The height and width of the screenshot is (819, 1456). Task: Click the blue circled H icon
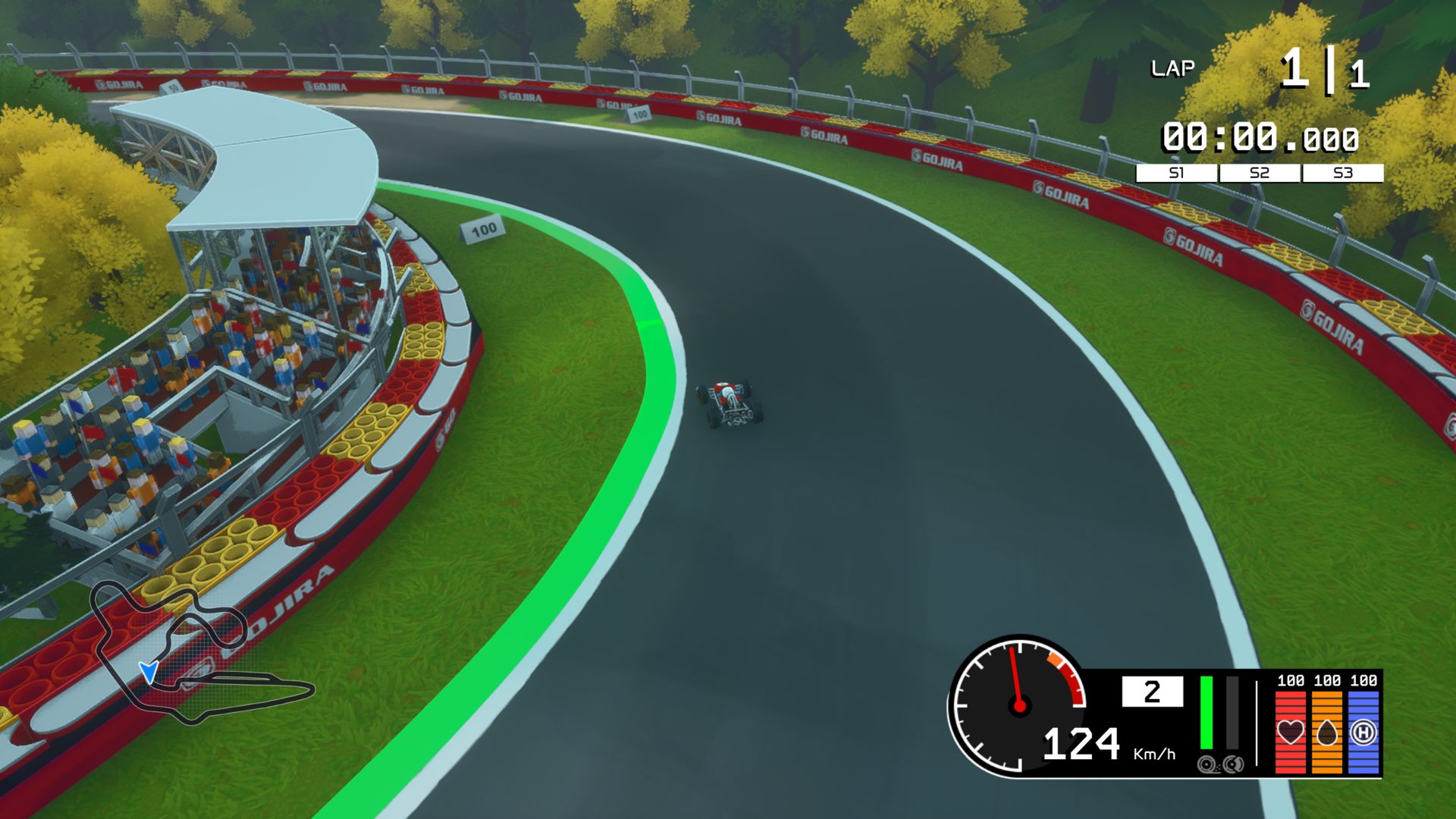(1363, 732)
